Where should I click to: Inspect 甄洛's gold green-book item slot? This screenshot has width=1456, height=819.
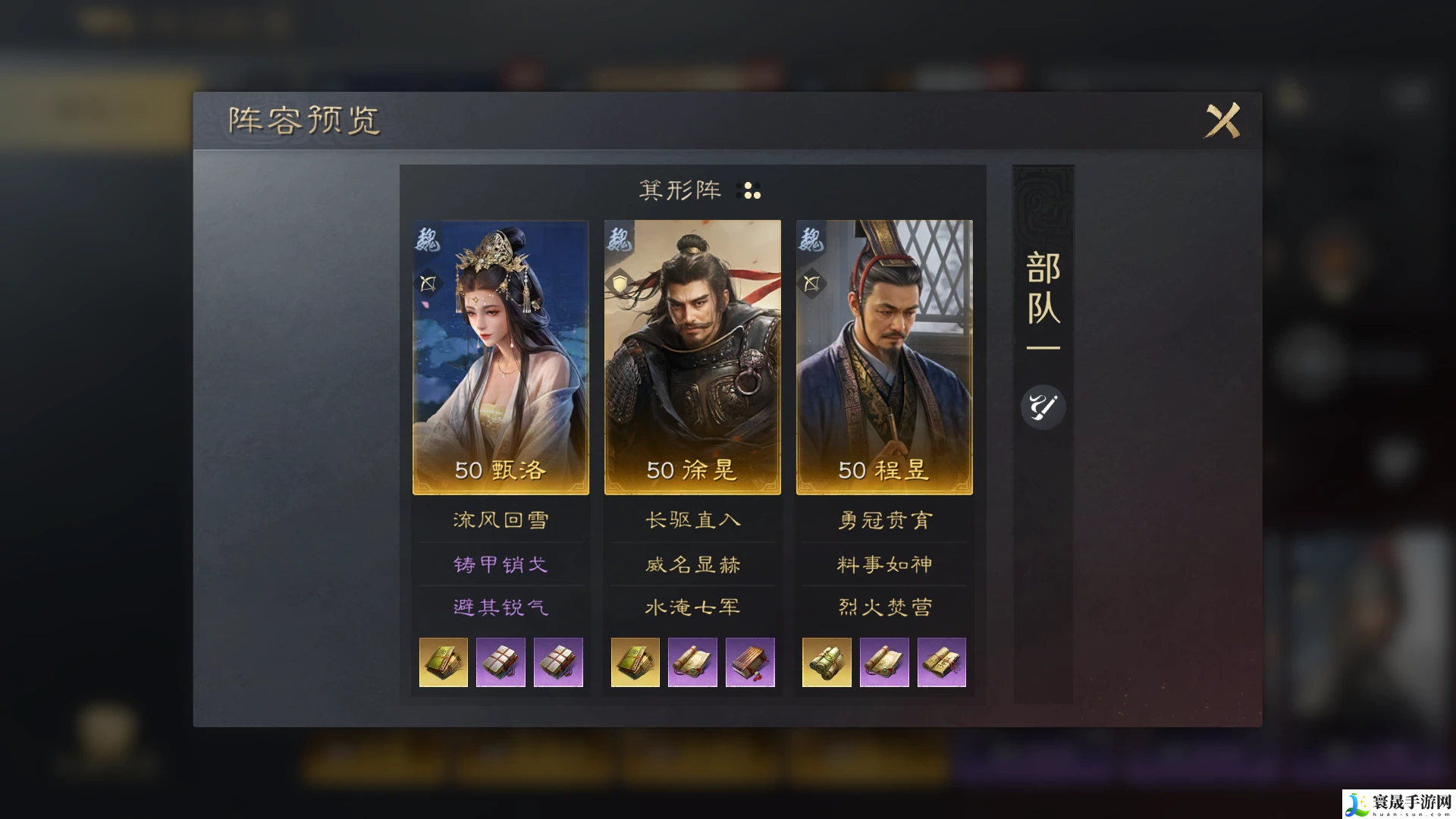coord(444,662)
